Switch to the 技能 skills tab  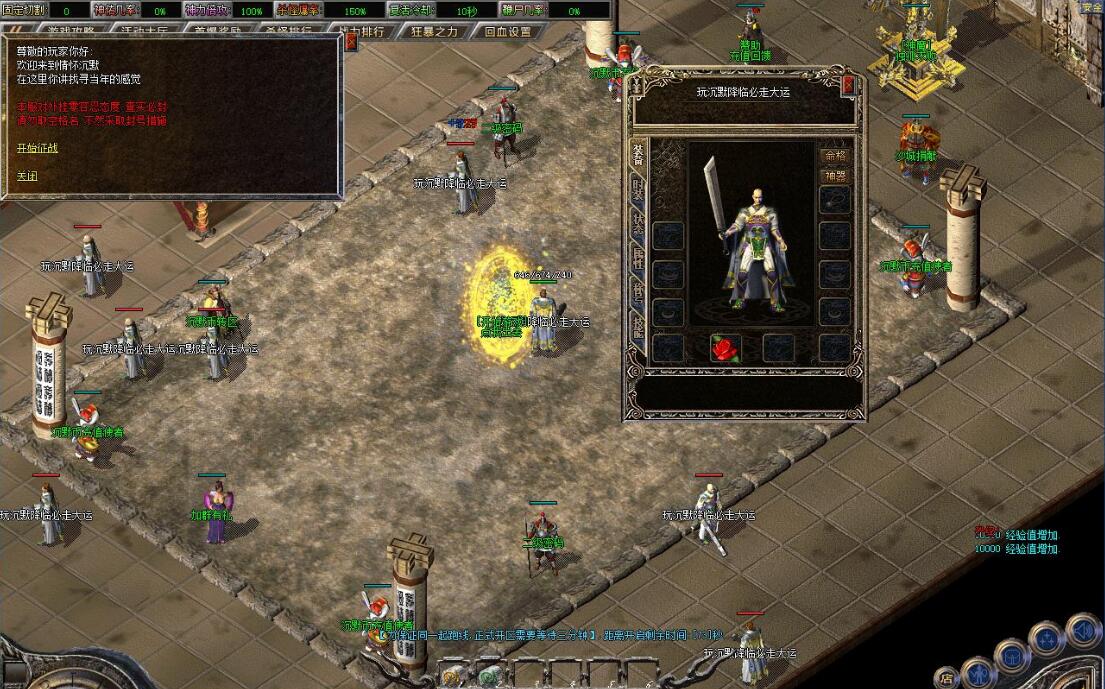pyautogui.click(x=638, y=327)
